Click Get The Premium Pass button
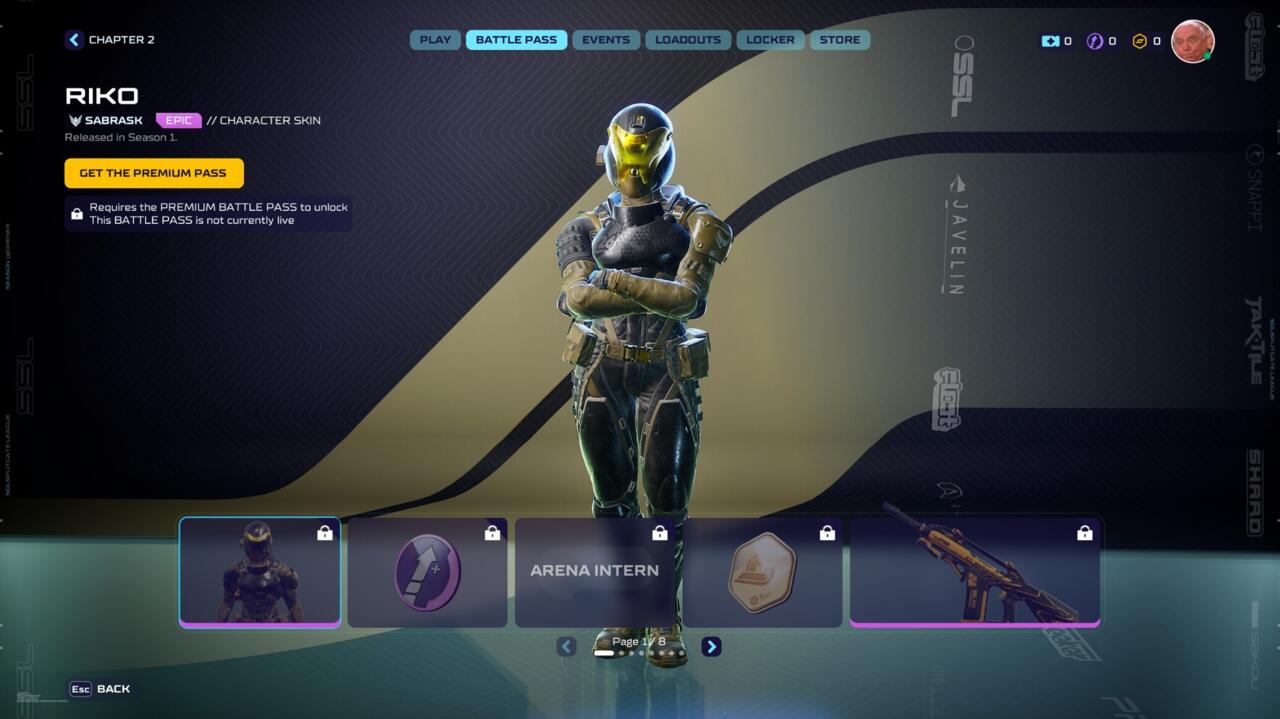1280x719 pixels. coord(154,173)
